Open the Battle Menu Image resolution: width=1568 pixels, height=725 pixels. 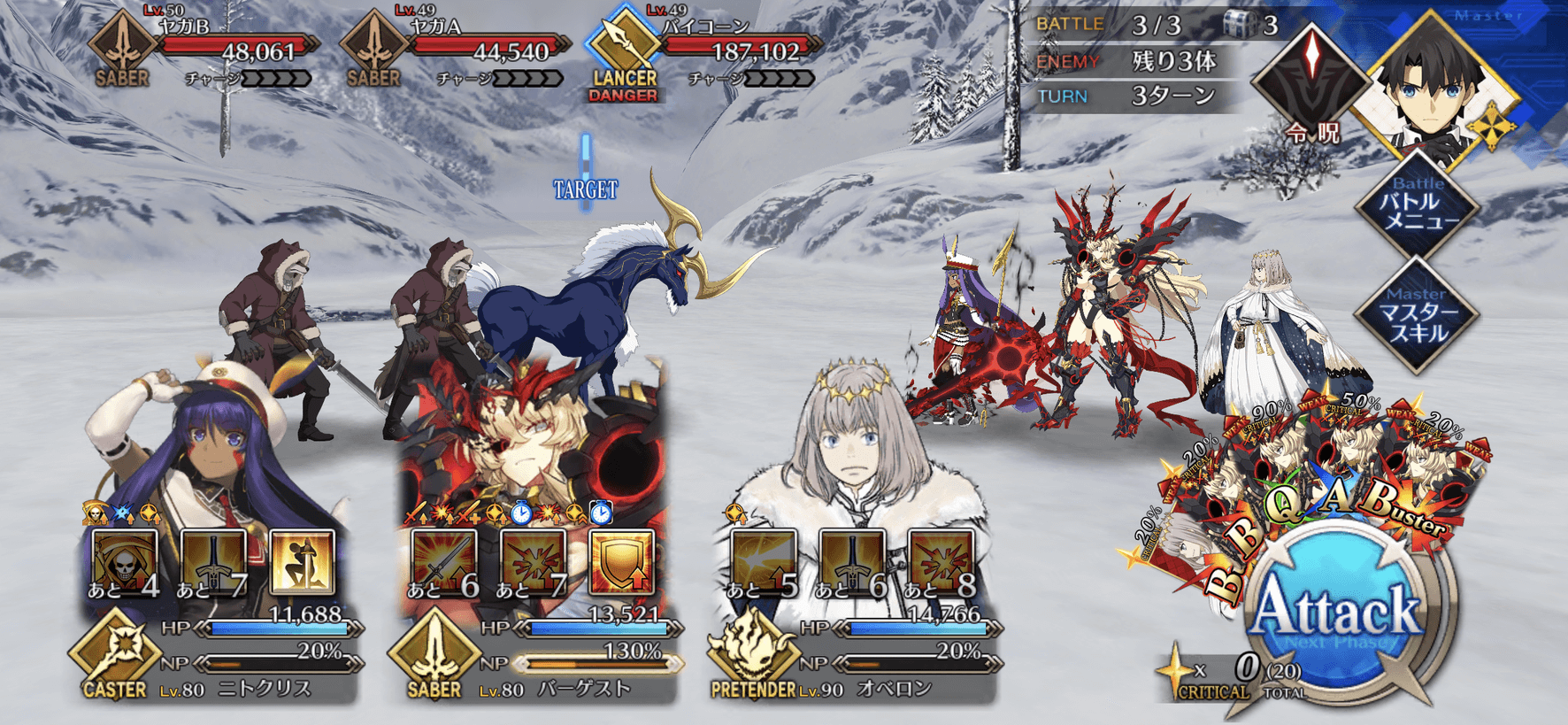tap(1418, 205)
